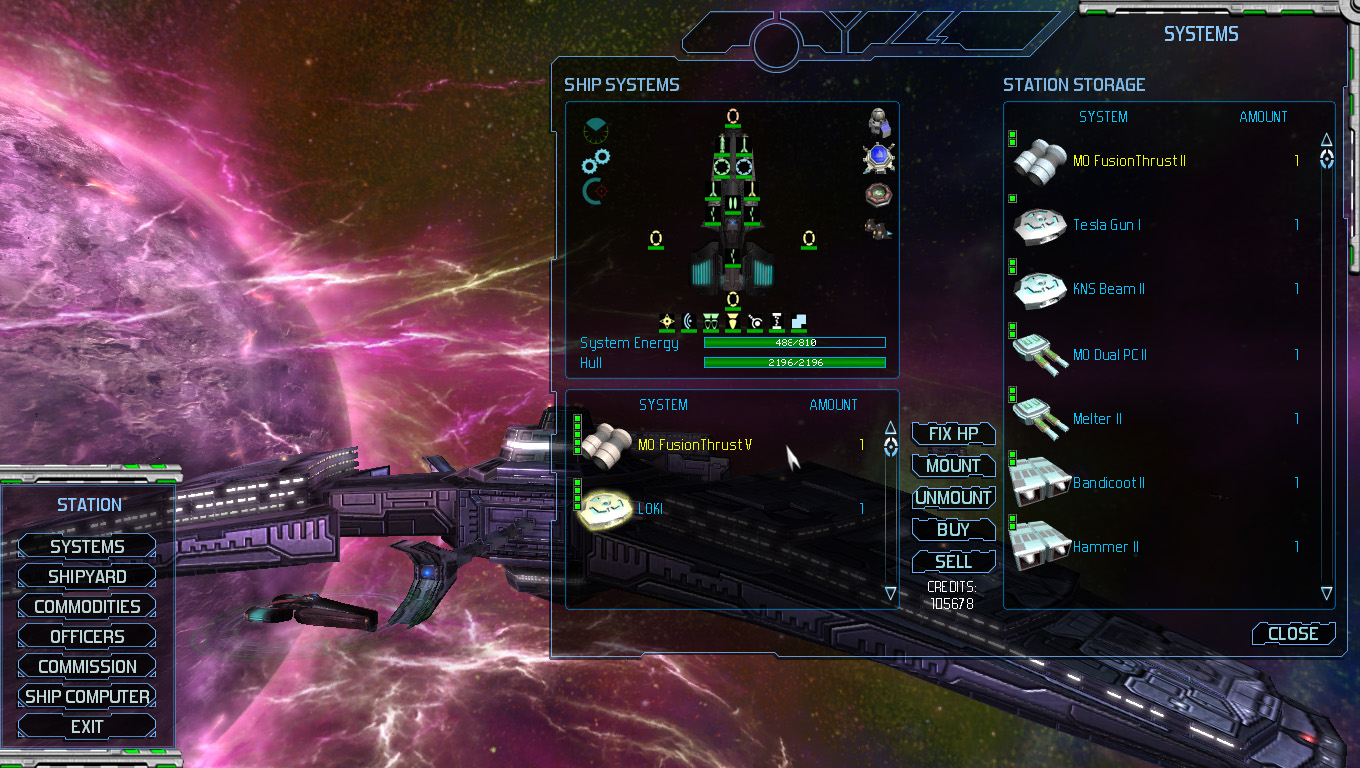Click the gears icon left of the ship
This screenshot has height=768, width=1360.
pos(594,162)
